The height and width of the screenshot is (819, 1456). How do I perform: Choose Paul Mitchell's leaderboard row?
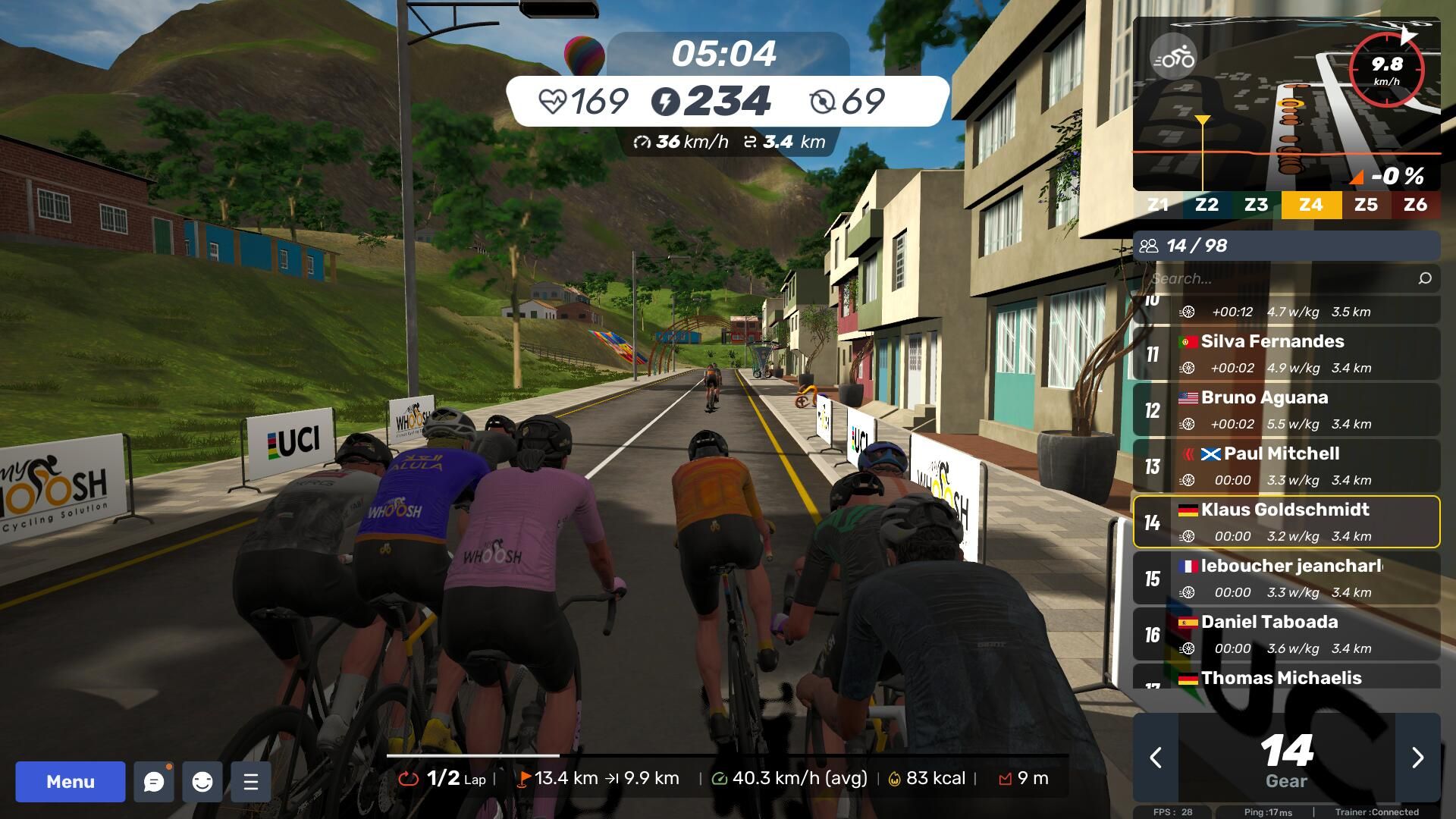coord(1286,466)
